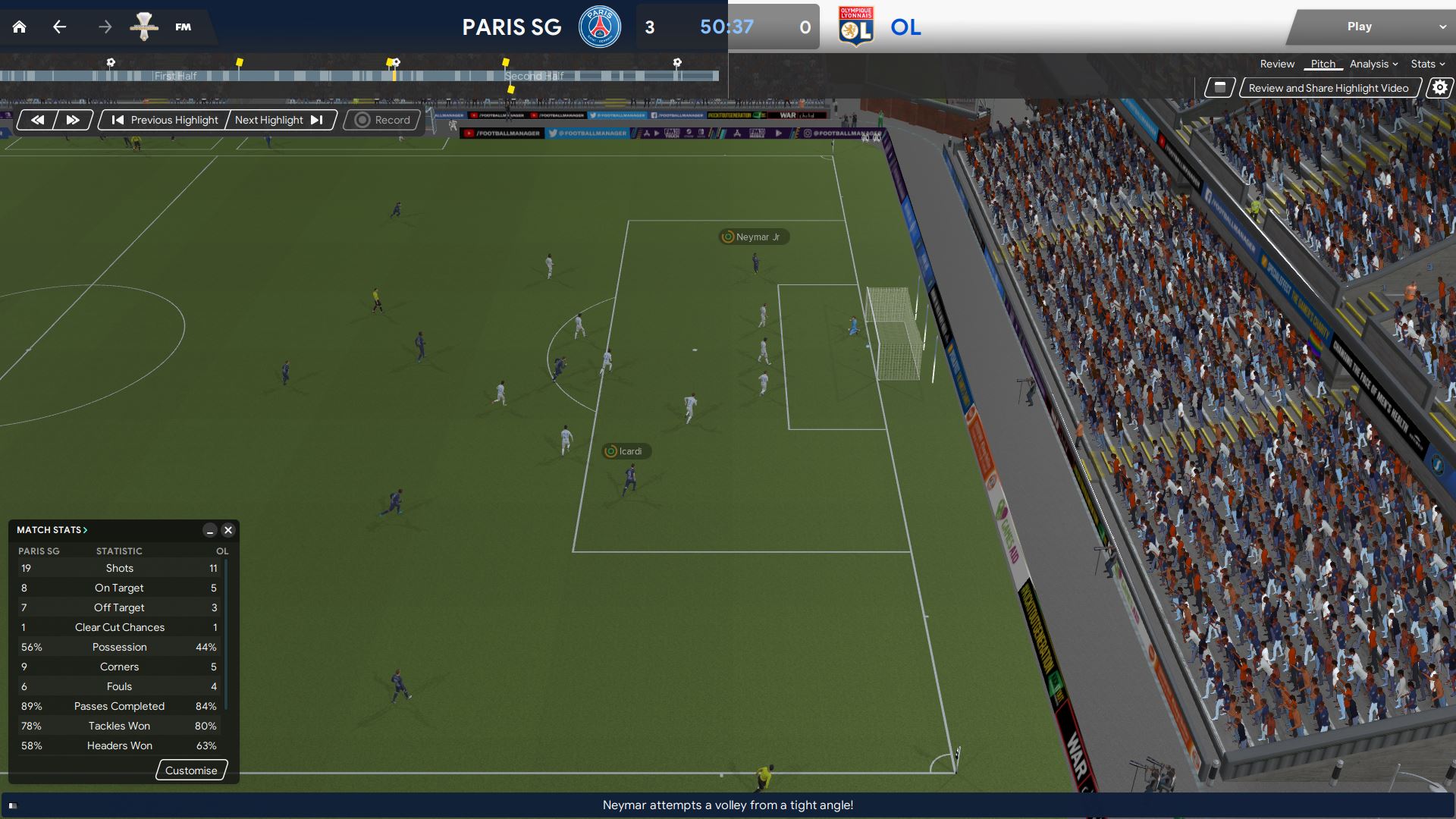
Task: Close the Match Stats panel
Action: point(227,530)
